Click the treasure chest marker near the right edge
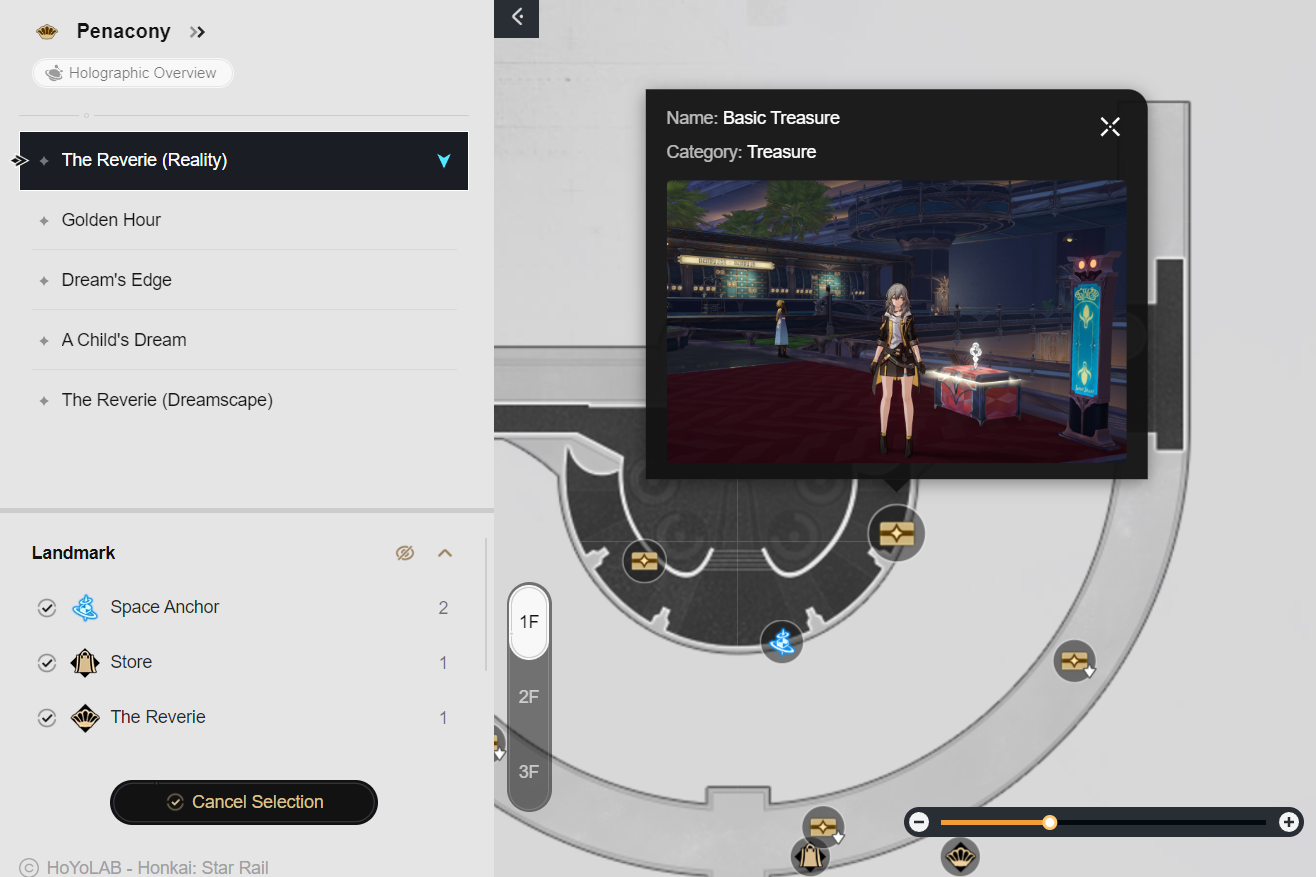This screenshot has width=1316, height=877. click(1074, 660)
